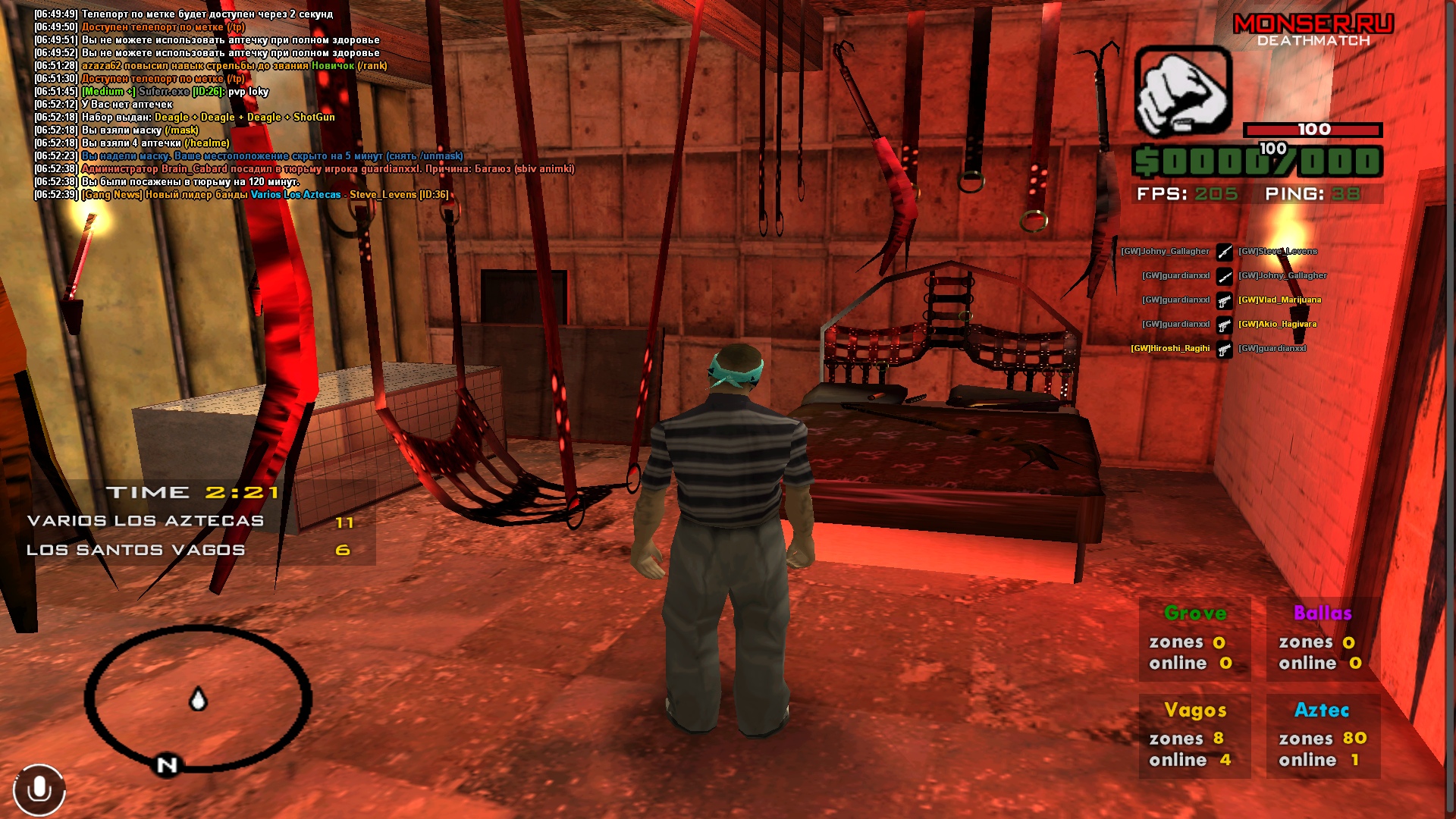Click the Gang News chat message
The image size is (1456, 819).
(x=265, y=195)
